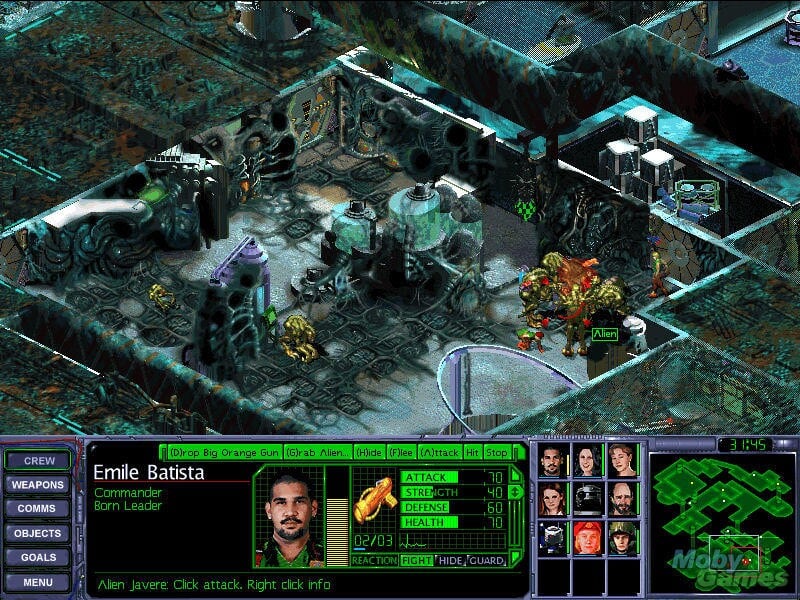The height and width of the screenshot is (600, 800).
Task: Click the Stop command
Action: click(497, 452)
